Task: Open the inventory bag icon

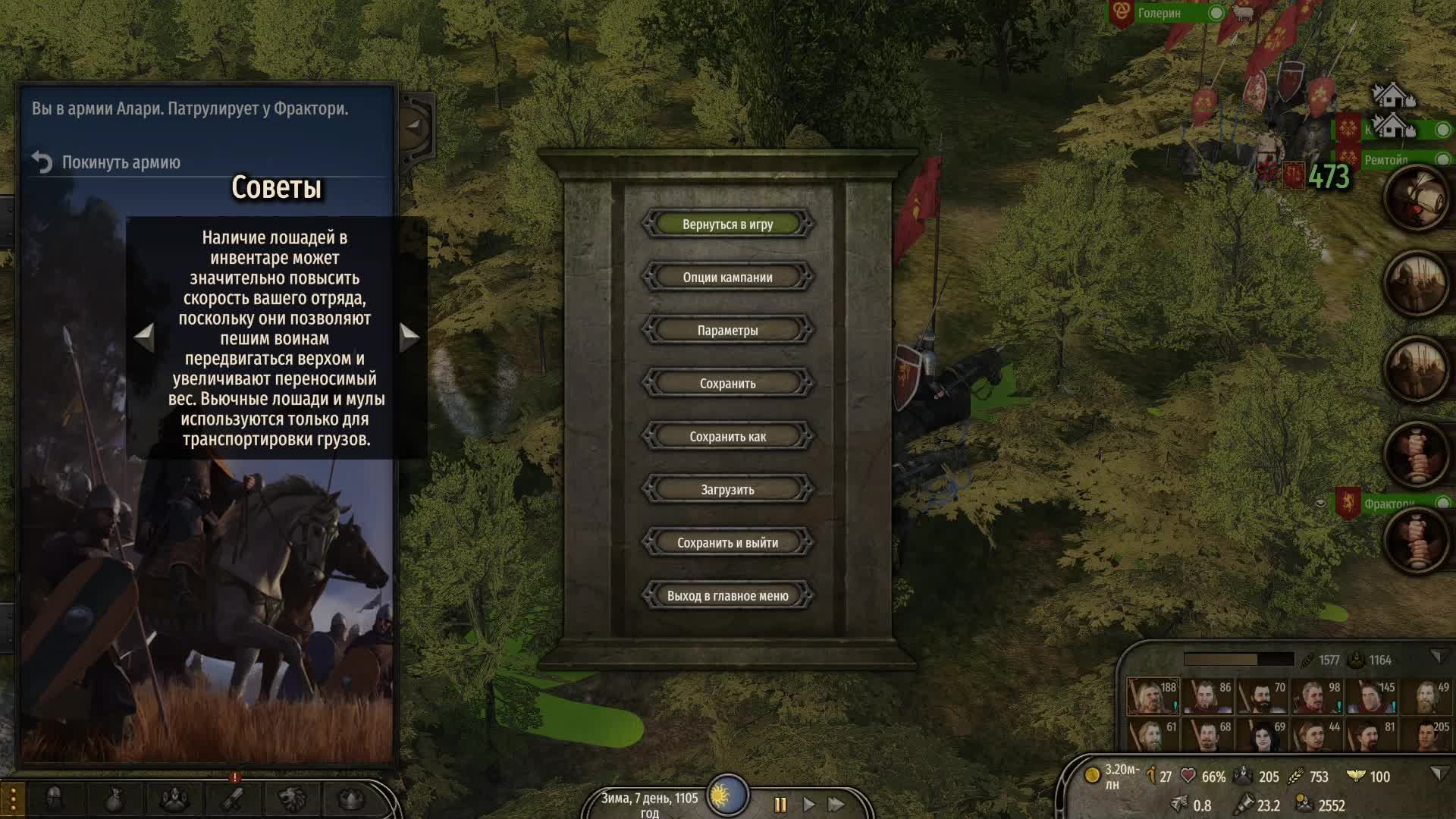Action: (114, 799)
